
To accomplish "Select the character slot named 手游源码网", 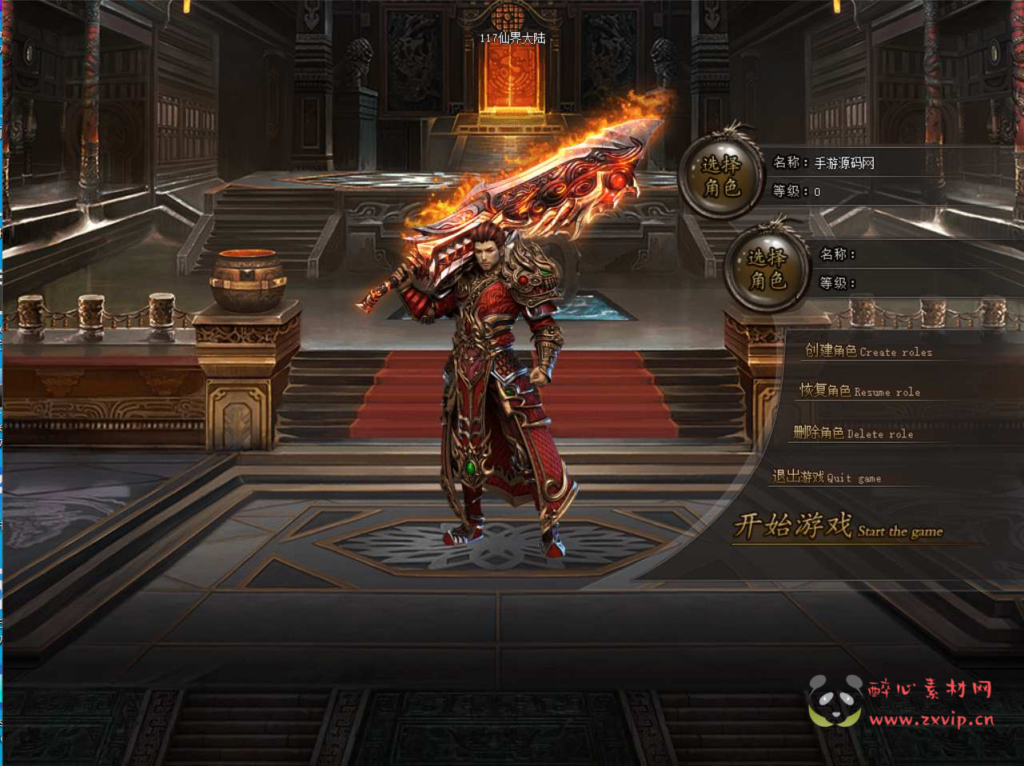I will [x=720, y=176].
